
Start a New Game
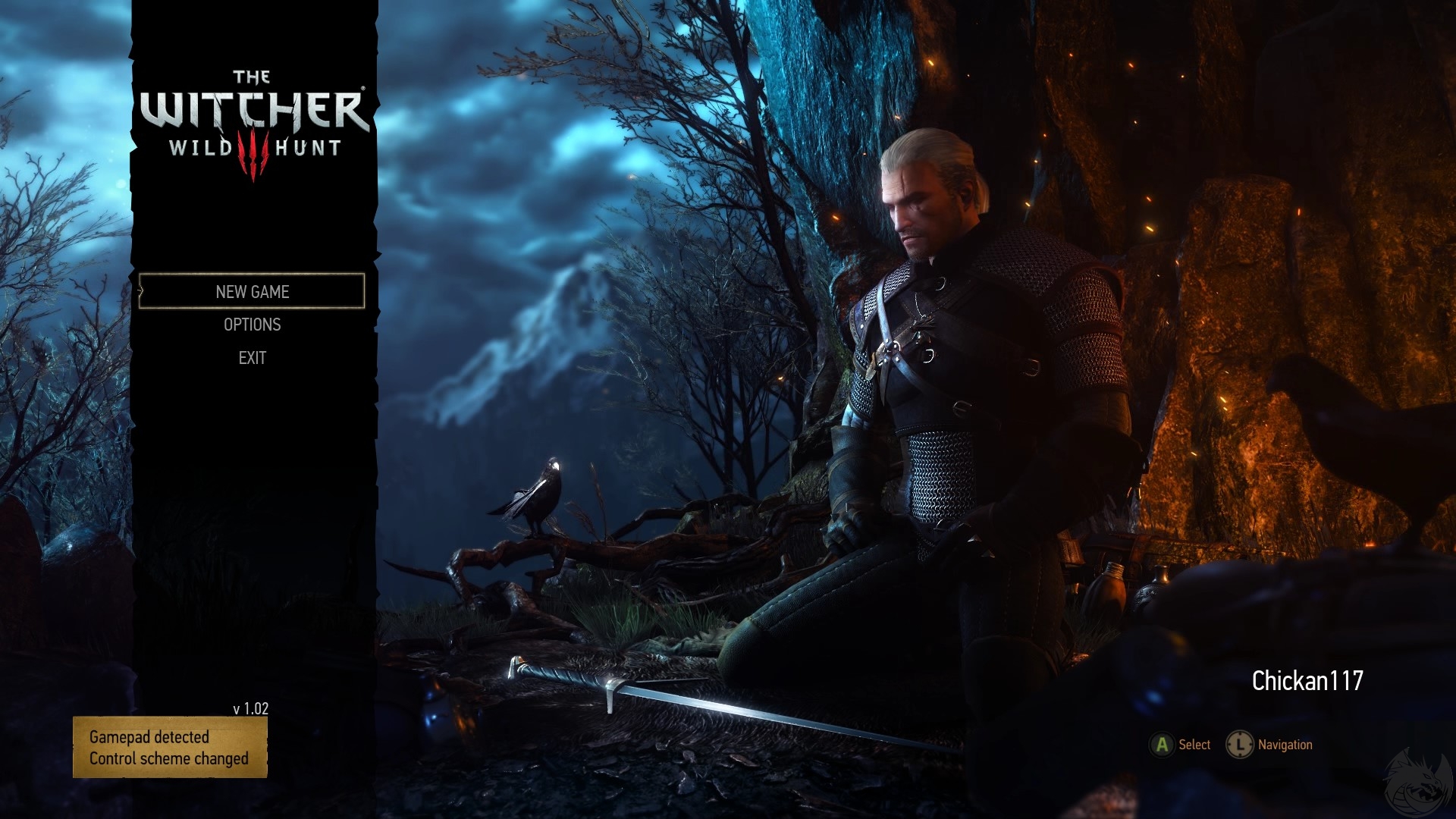pyautogui.click(x=252, y=292)
